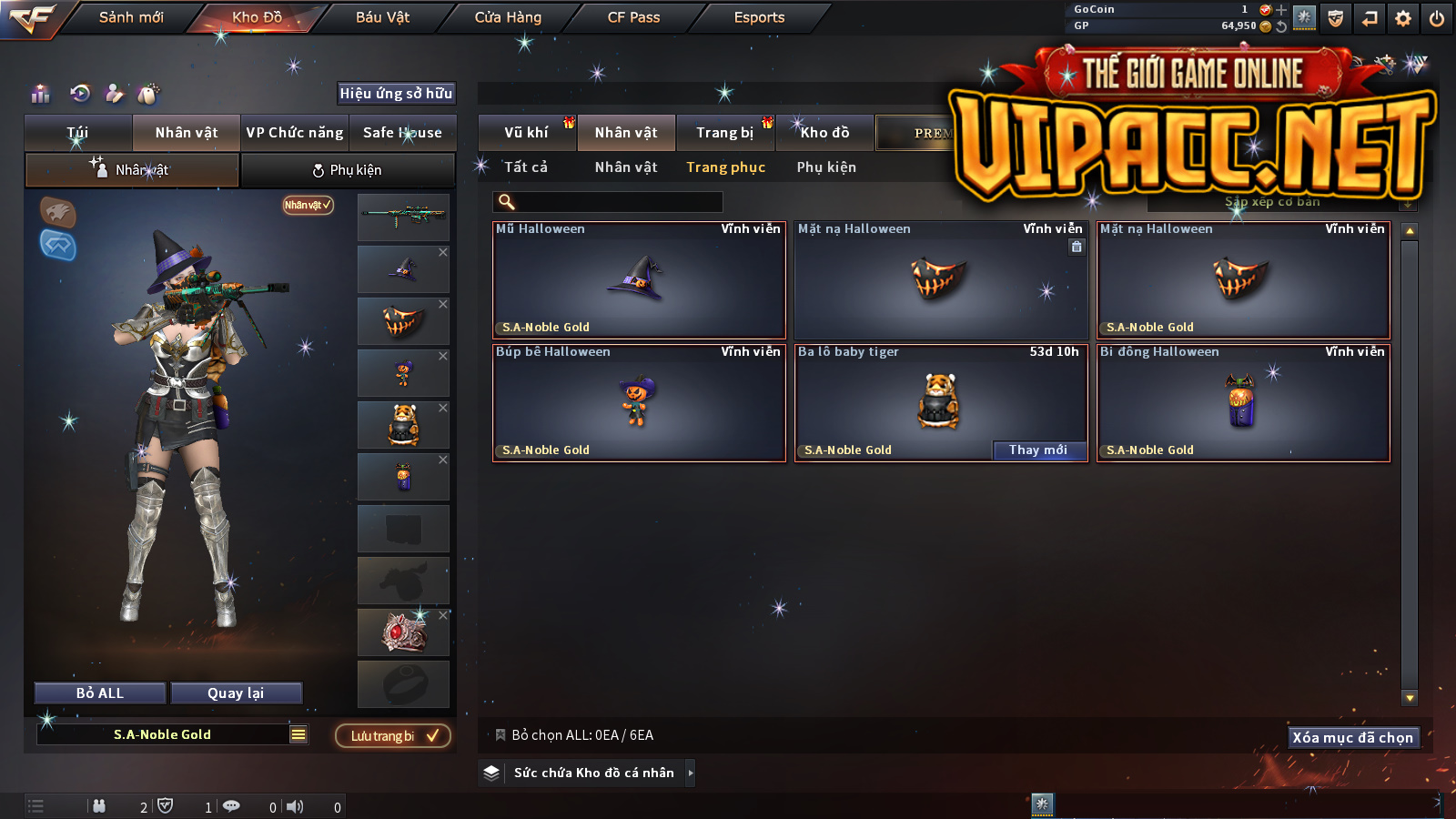Select the Mũ Halloween item card
The width and height of the screenshot is (1456, 819).
(x=639, y=280)
